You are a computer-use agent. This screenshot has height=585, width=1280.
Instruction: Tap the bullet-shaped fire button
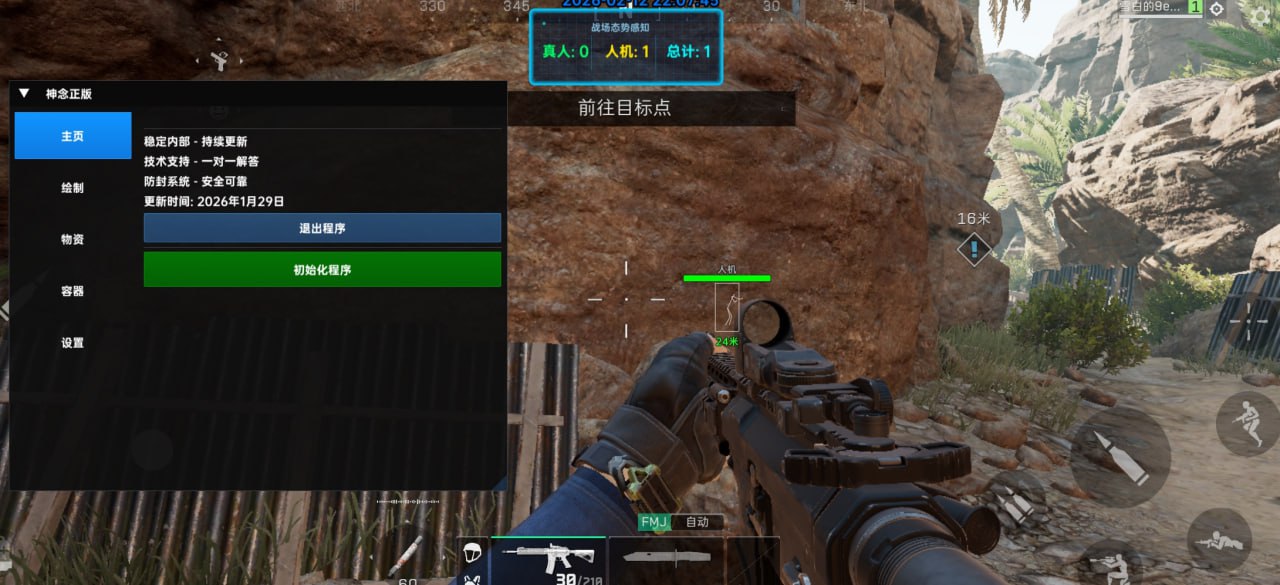1119,456
